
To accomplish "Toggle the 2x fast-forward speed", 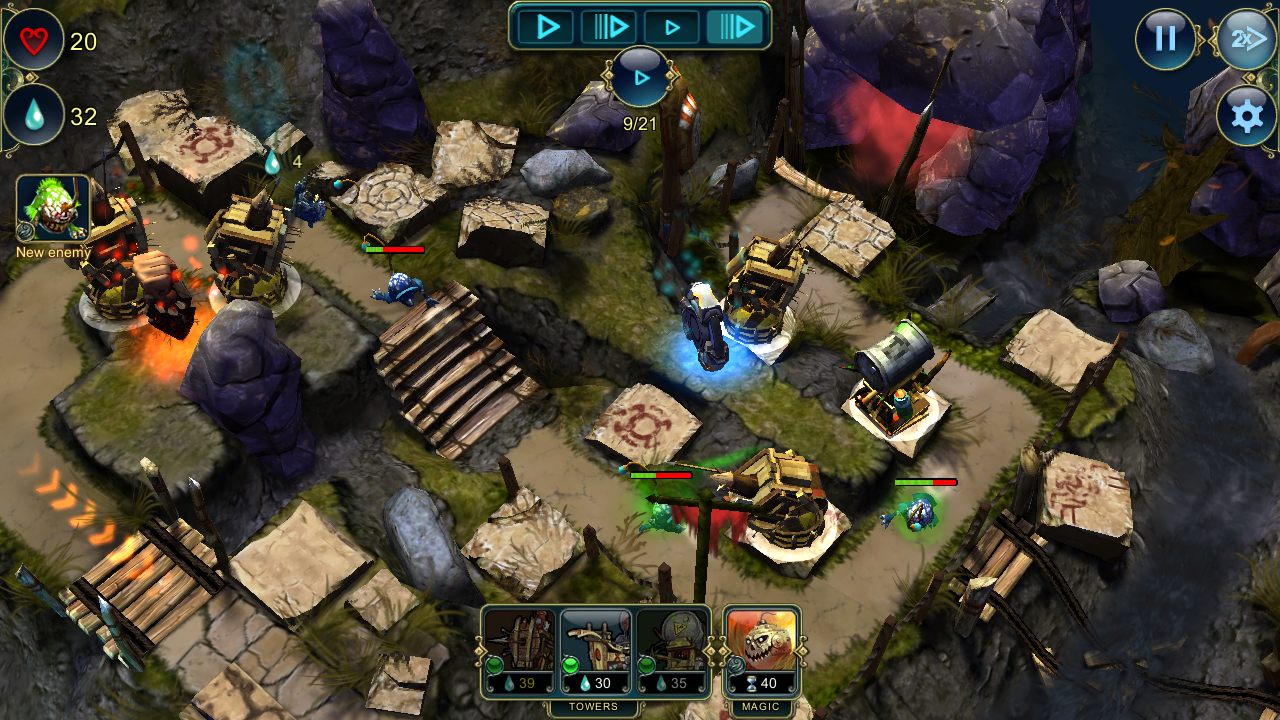I will coord(1246,40).
